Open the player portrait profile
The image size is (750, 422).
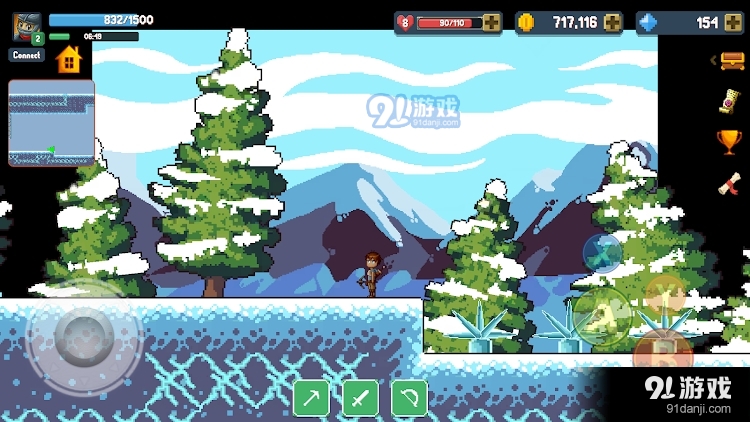[27, 26]
